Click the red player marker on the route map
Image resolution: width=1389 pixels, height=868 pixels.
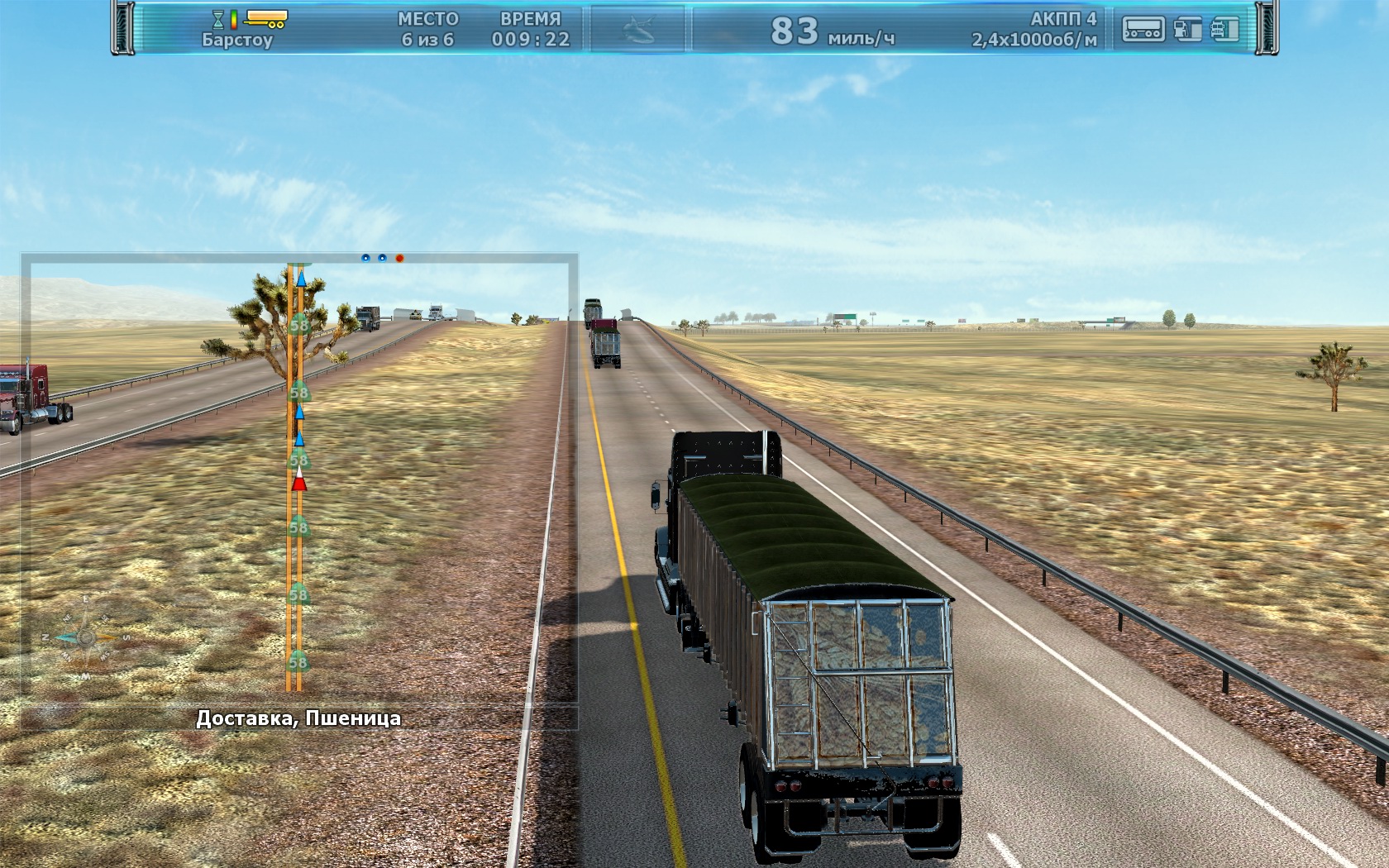[299, 480]
